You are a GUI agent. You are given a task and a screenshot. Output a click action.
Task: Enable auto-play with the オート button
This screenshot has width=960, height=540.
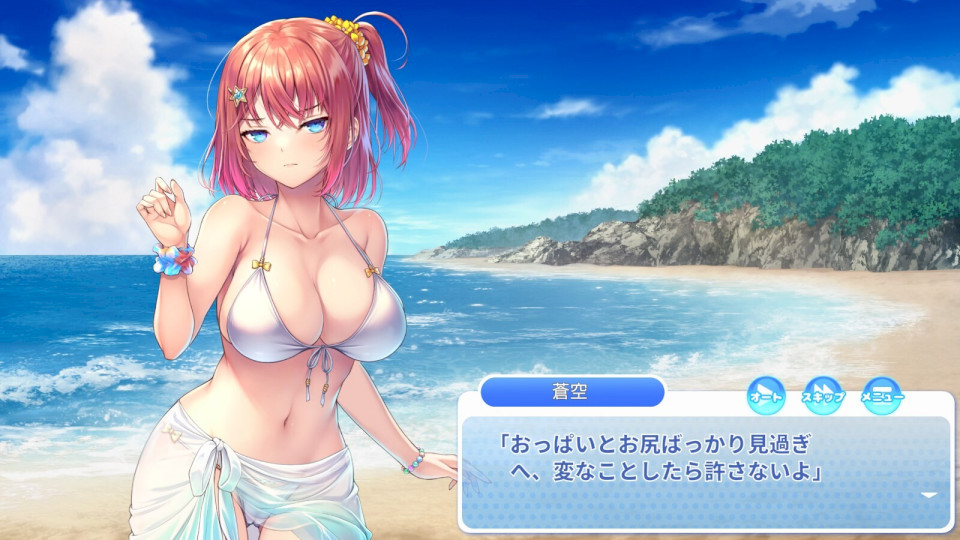(766, 394)
